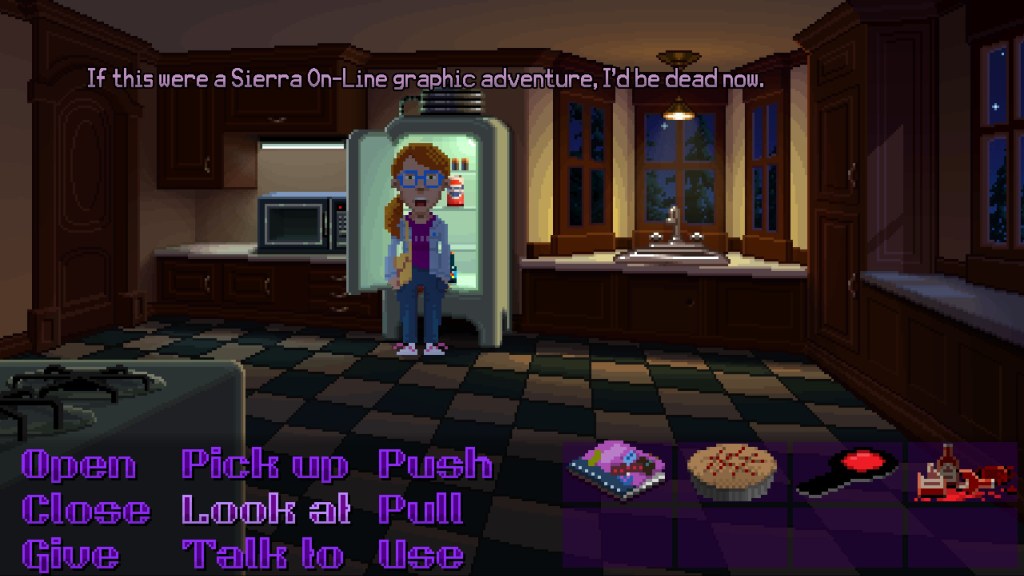Select the Look at verb
The image size is (1024, 576).
click(x=265, y=510)
